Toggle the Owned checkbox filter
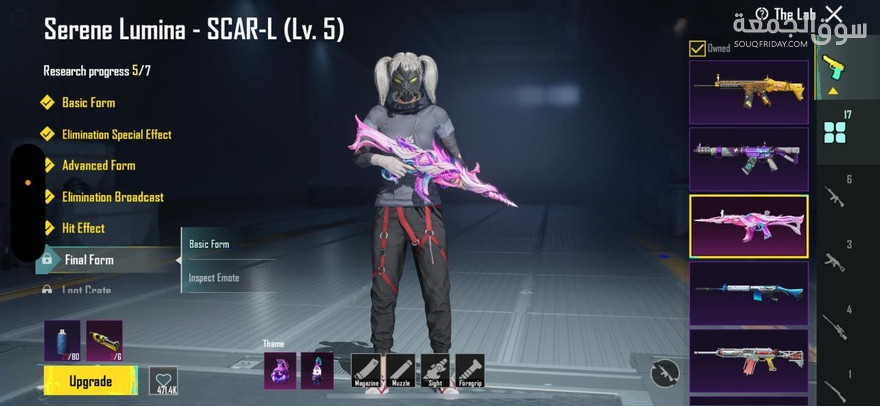Screen dimensions: 880x407 click(x=697, y=48)
